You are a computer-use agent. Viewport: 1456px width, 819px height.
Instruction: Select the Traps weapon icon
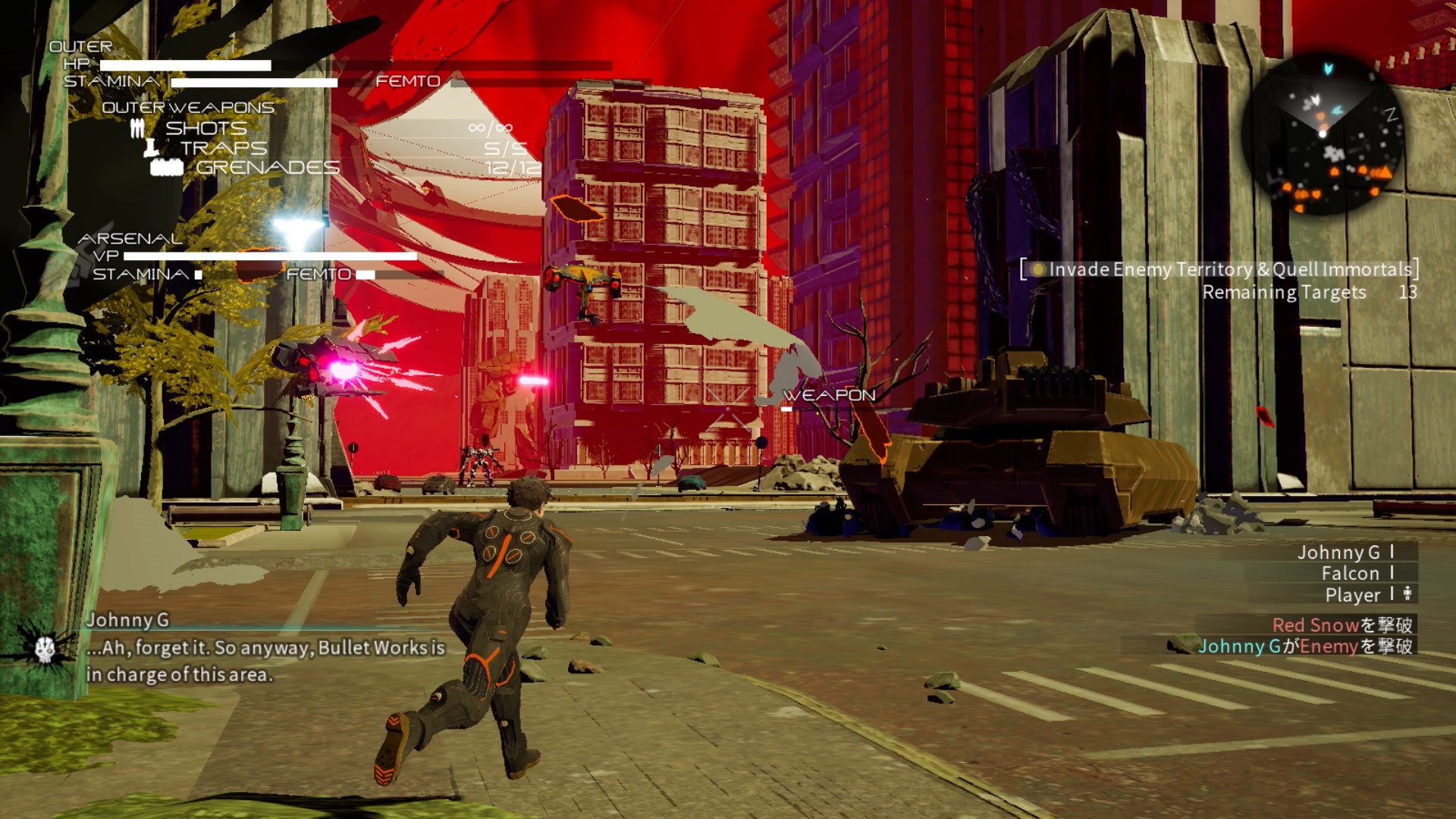(152, 149)
